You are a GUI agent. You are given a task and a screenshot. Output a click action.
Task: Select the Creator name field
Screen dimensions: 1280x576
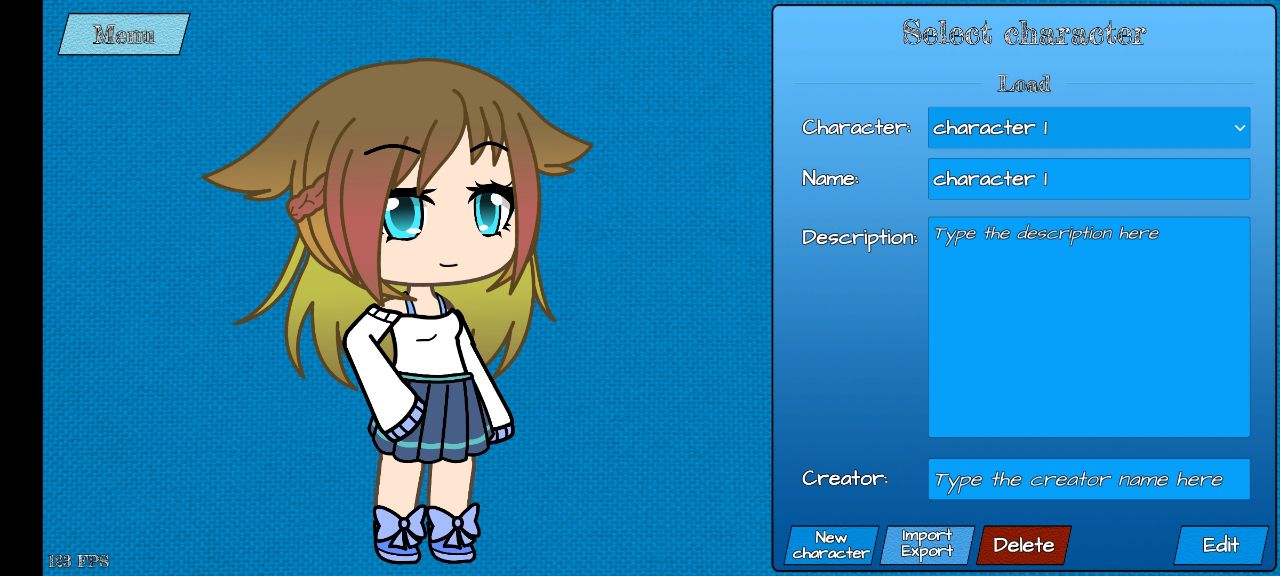pyautogui.click(x=1088, y=479)
